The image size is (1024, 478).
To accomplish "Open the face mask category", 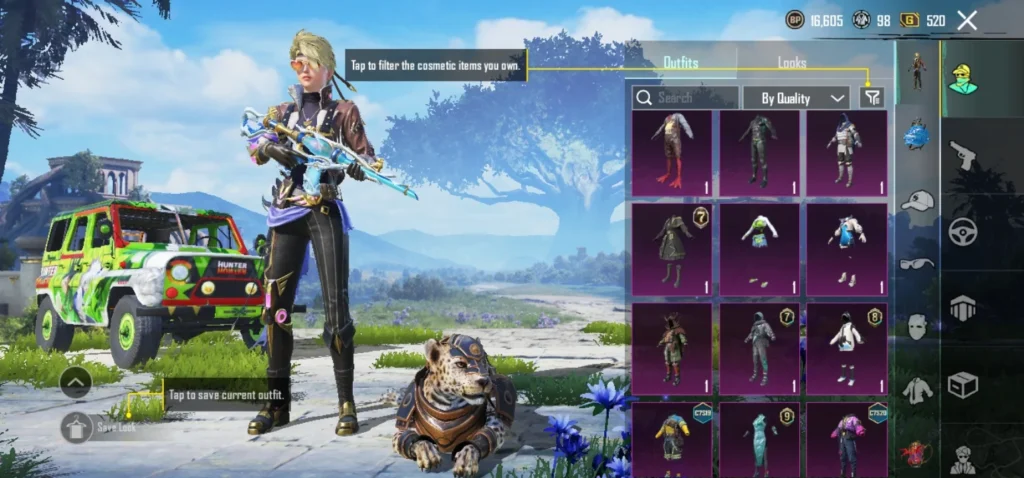I will click(917, 327).
